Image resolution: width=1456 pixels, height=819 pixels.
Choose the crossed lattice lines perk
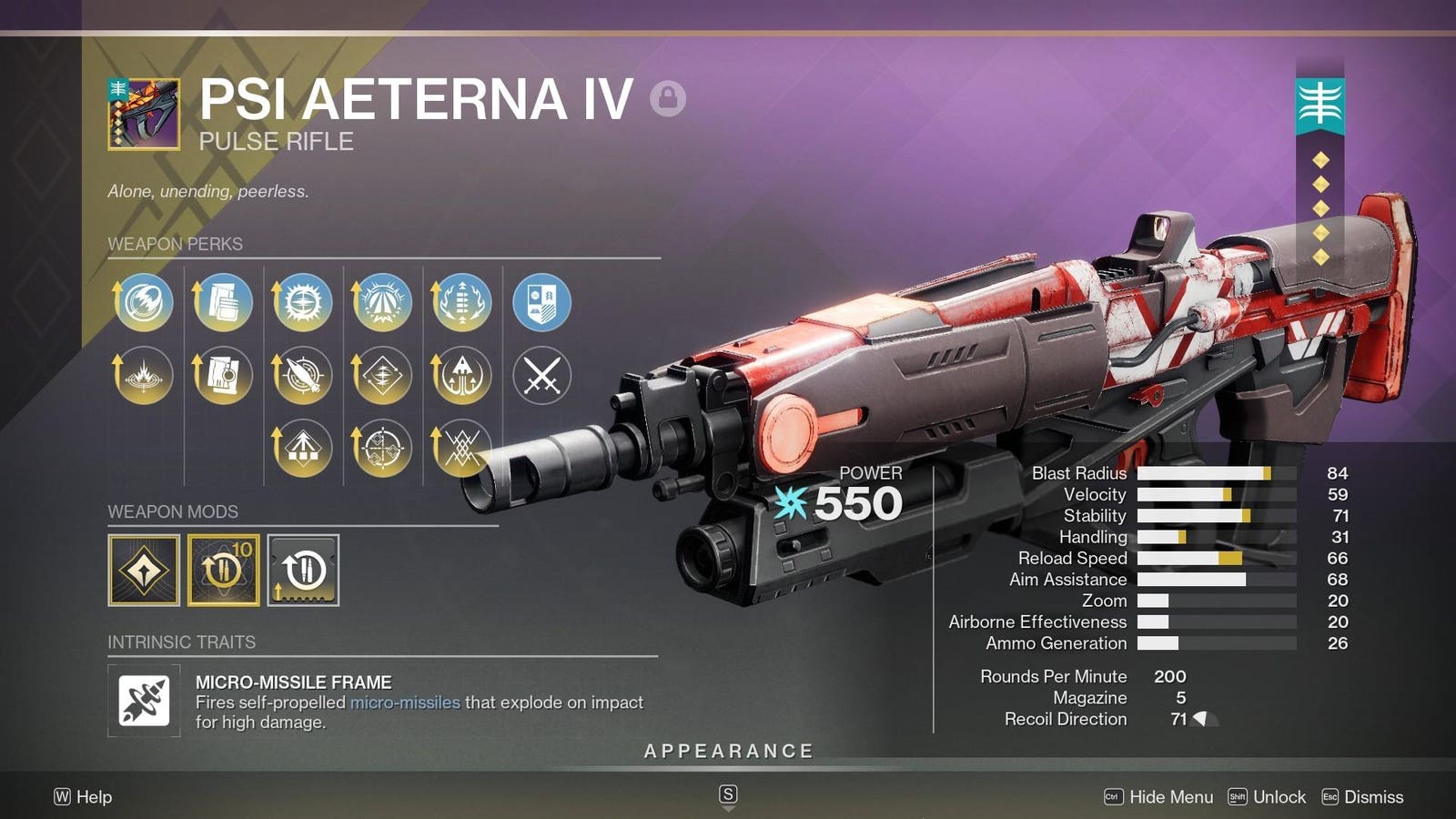462,448
